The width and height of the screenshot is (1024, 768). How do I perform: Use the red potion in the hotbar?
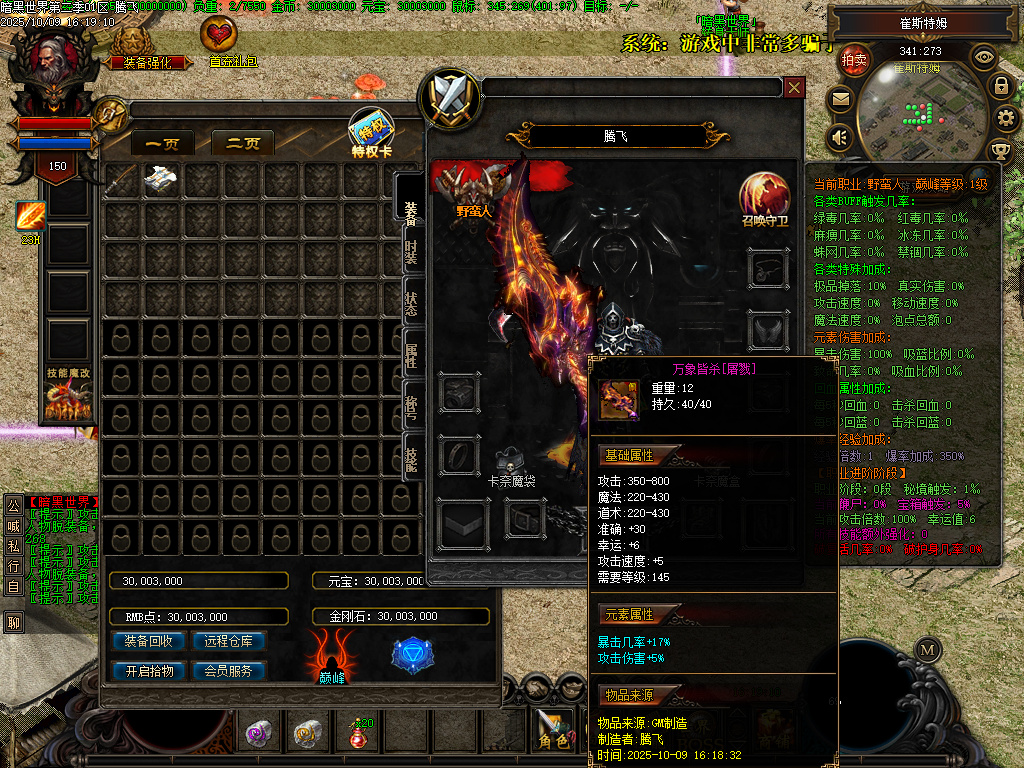coord(359,734)
